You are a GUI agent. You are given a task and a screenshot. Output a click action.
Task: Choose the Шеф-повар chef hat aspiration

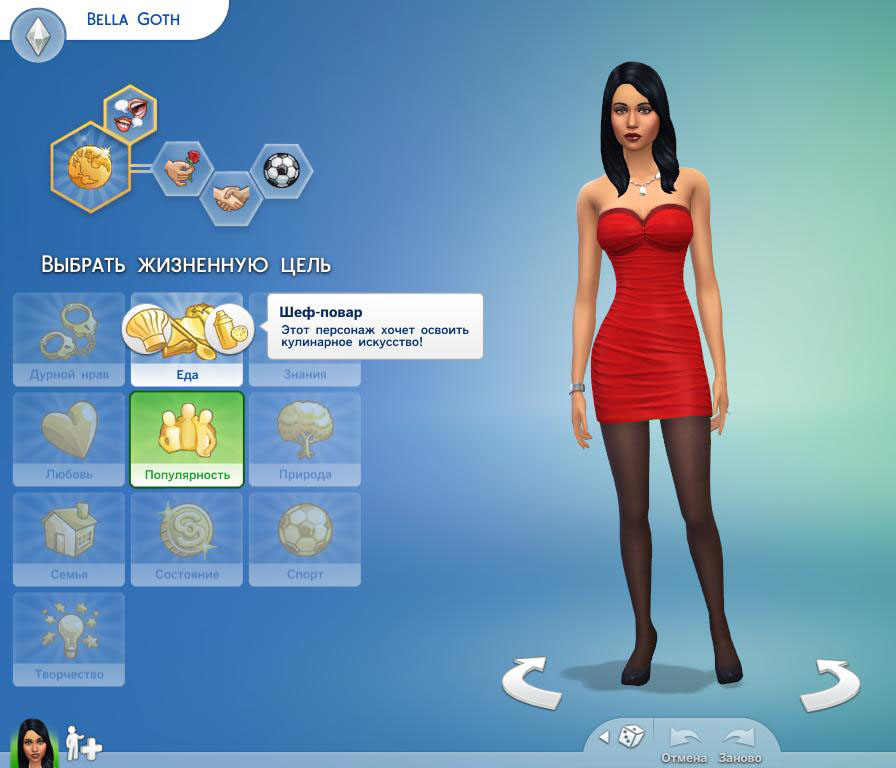pyautogui.click(x=147, y=328)
